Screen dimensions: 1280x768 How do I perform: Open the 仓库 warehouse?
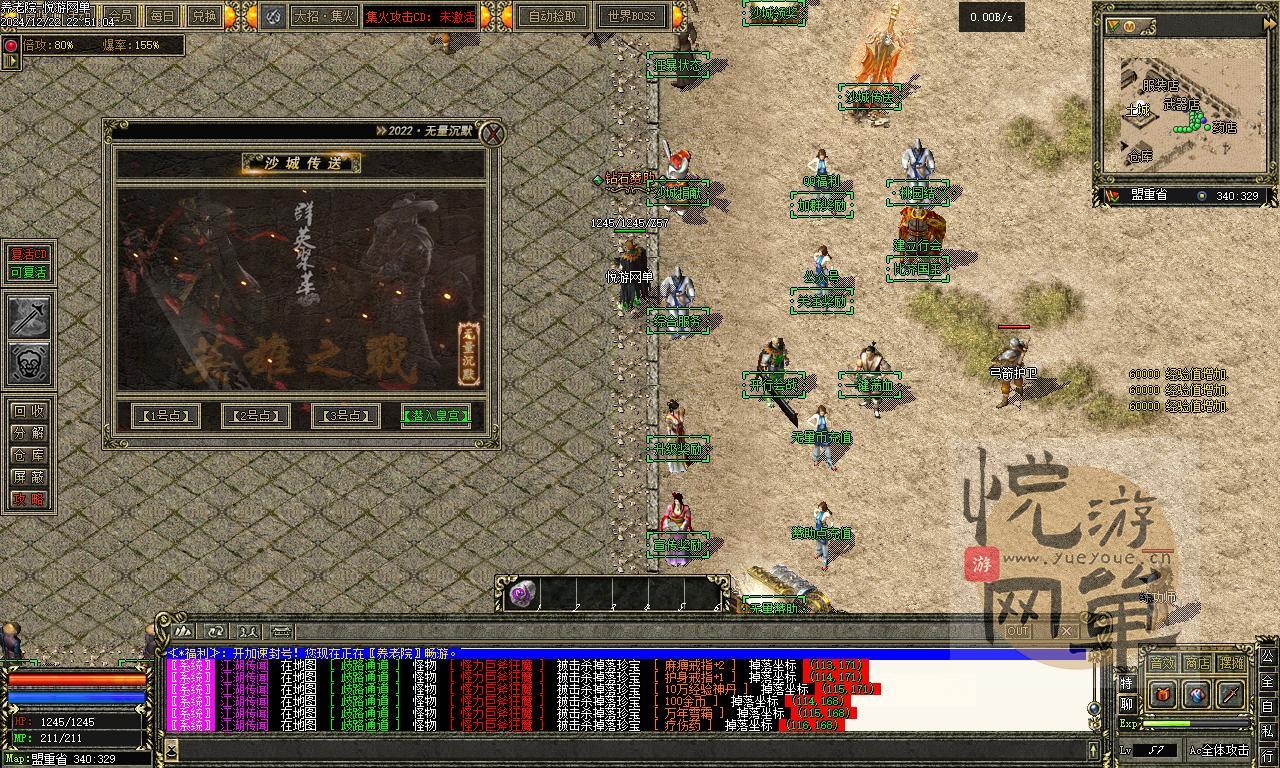click(x=28, y=455)
